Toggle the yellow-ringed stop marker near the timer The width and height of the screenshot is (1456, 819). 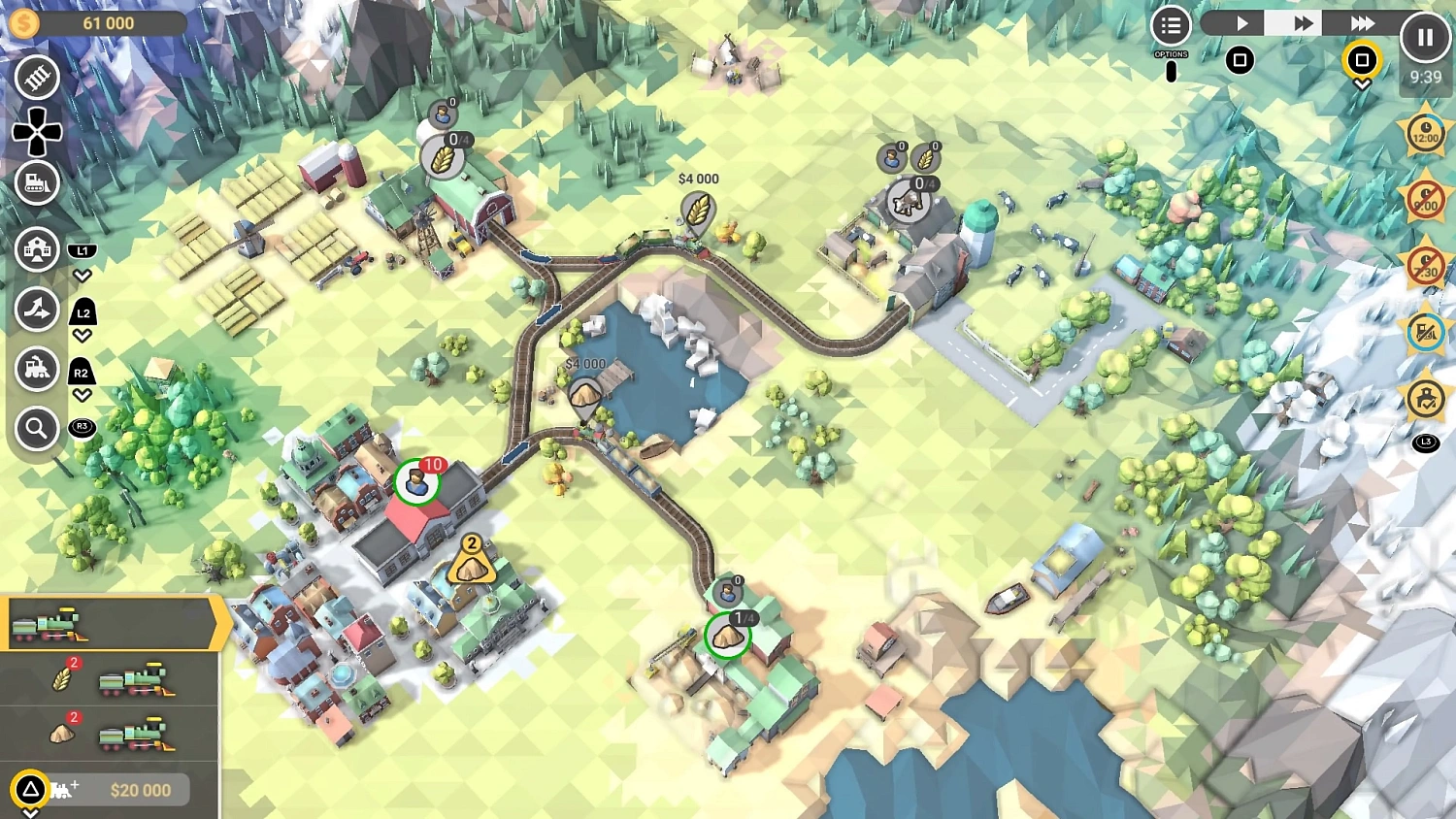[x=1361, y=60]
